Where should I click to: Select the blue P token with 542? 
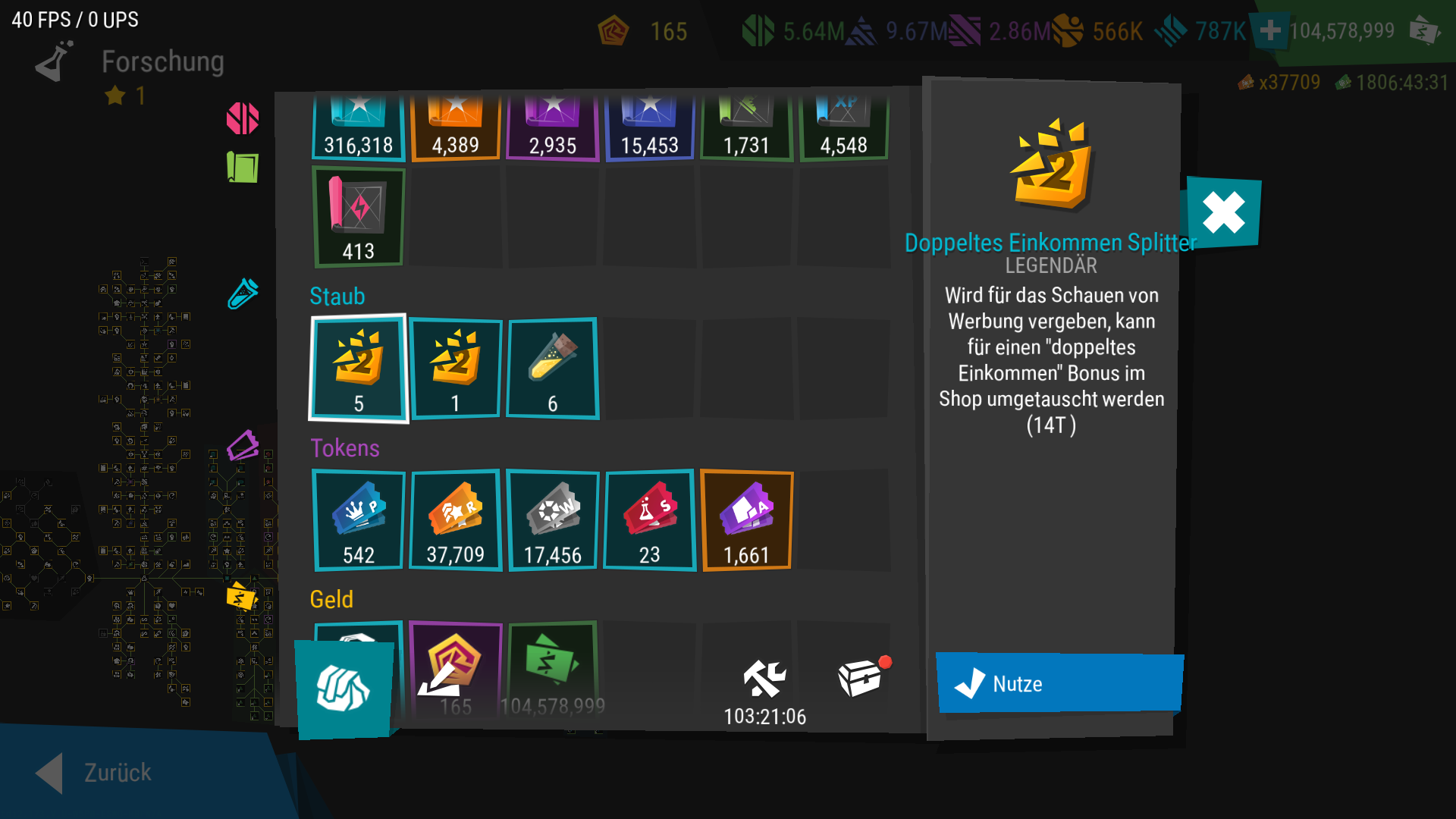click(359, 520)
